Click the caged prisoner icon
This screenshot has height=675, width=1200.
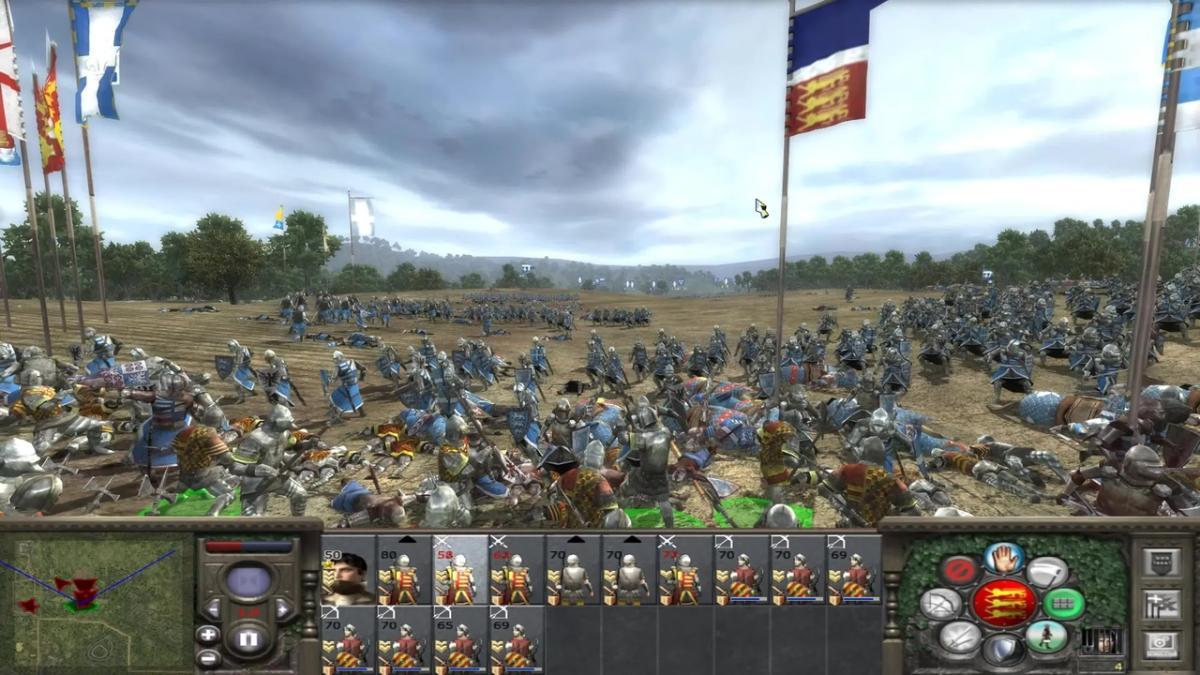1102,641
